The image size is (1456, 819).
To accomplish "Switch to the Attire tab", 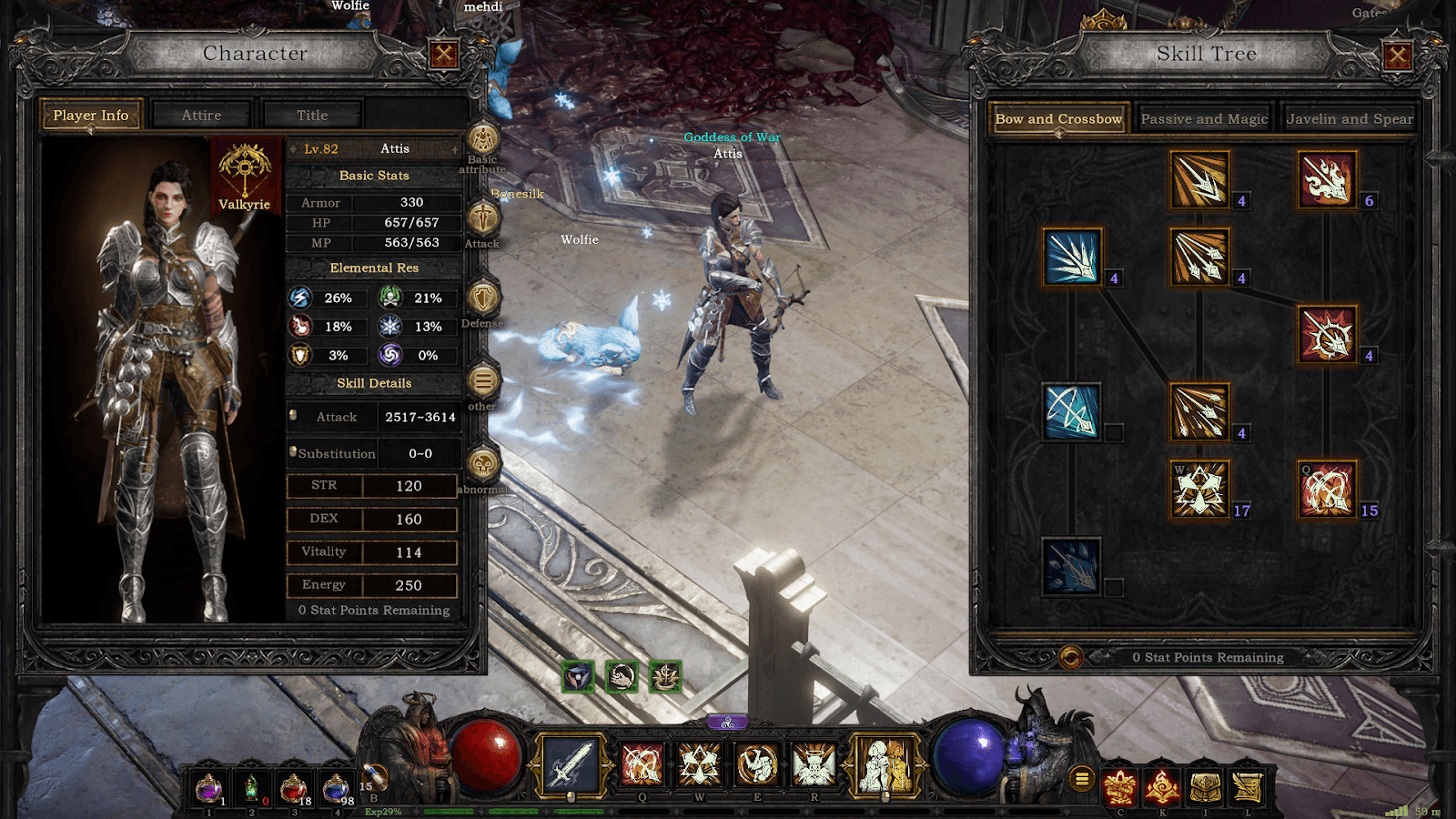I will pyautogui.click(x=201, y=116).
